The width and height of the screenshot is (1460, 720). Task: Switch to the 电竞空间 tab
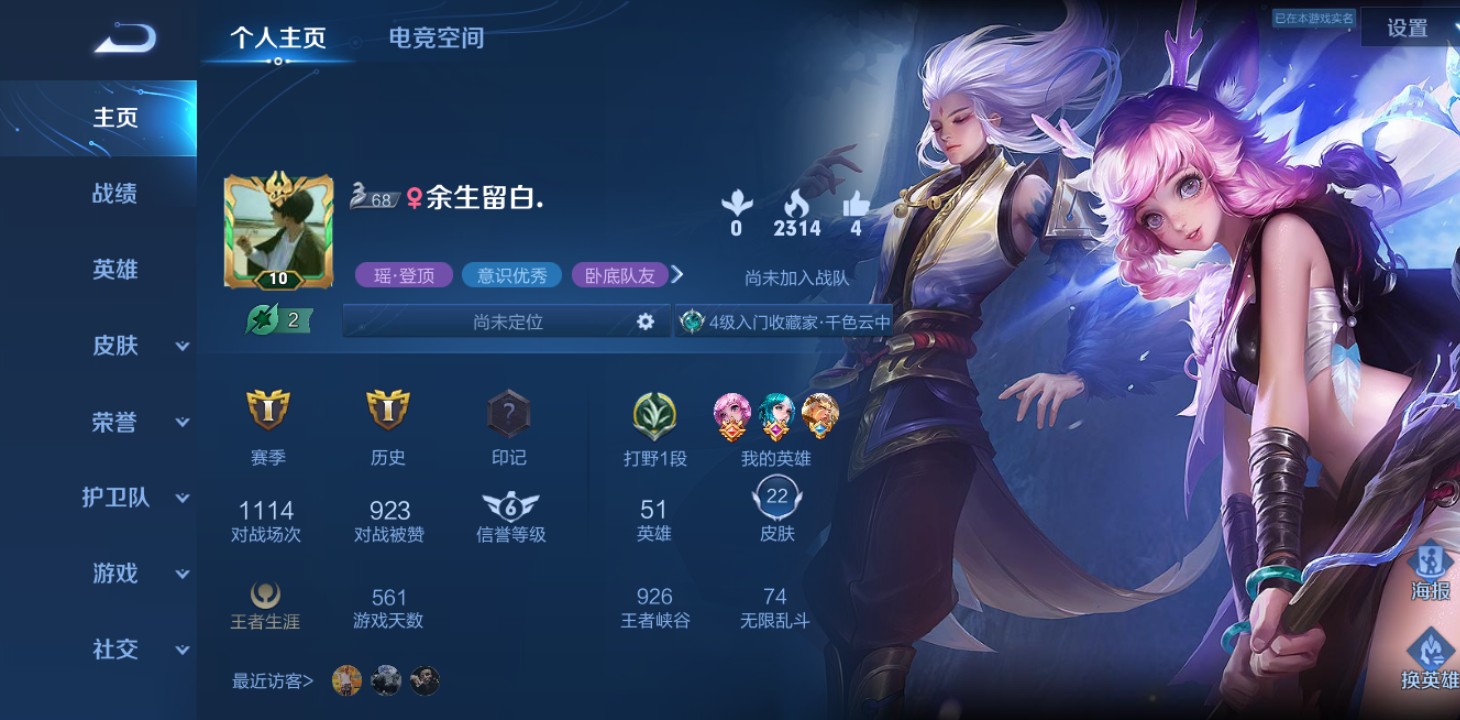(x=435, y=38)
